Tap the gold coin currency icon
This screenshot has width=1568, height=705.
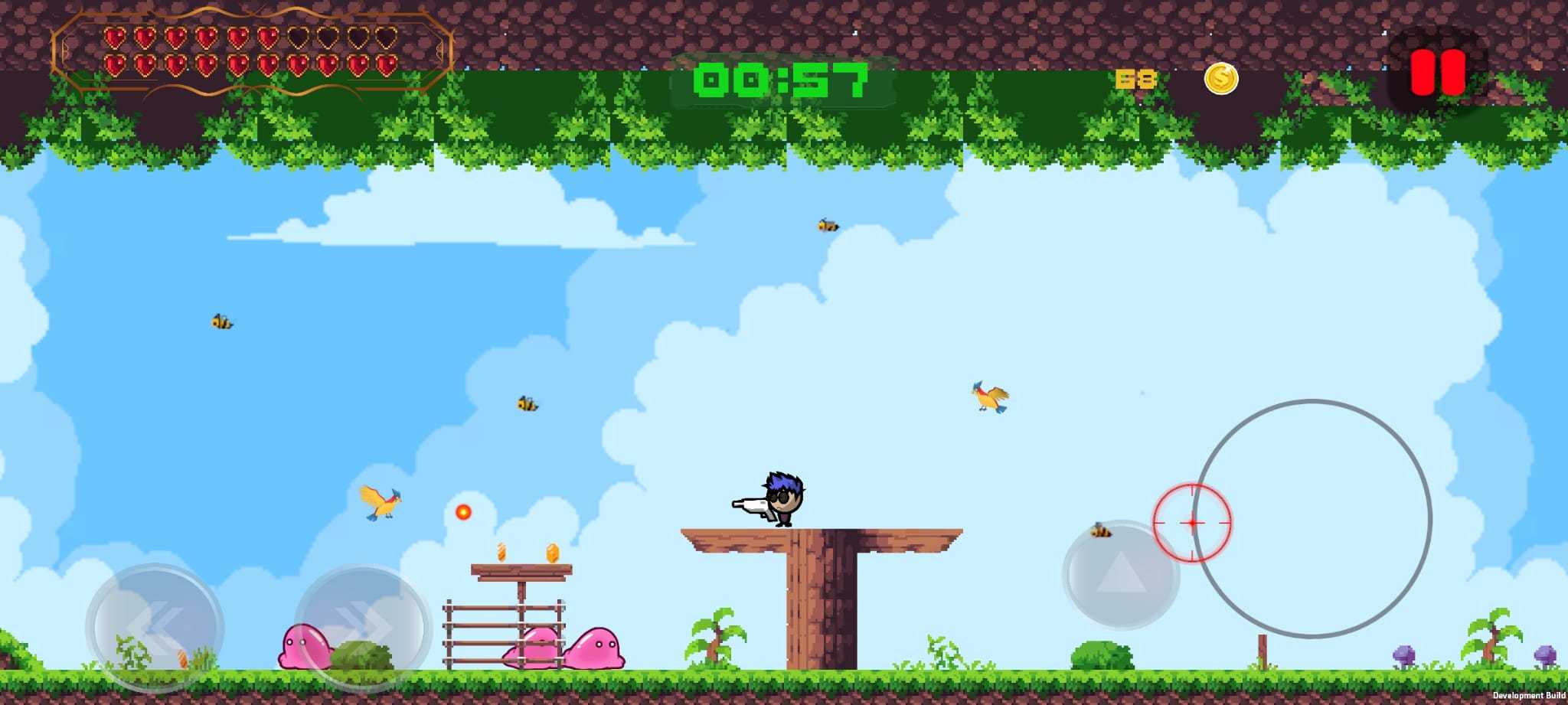[1220, 80]
